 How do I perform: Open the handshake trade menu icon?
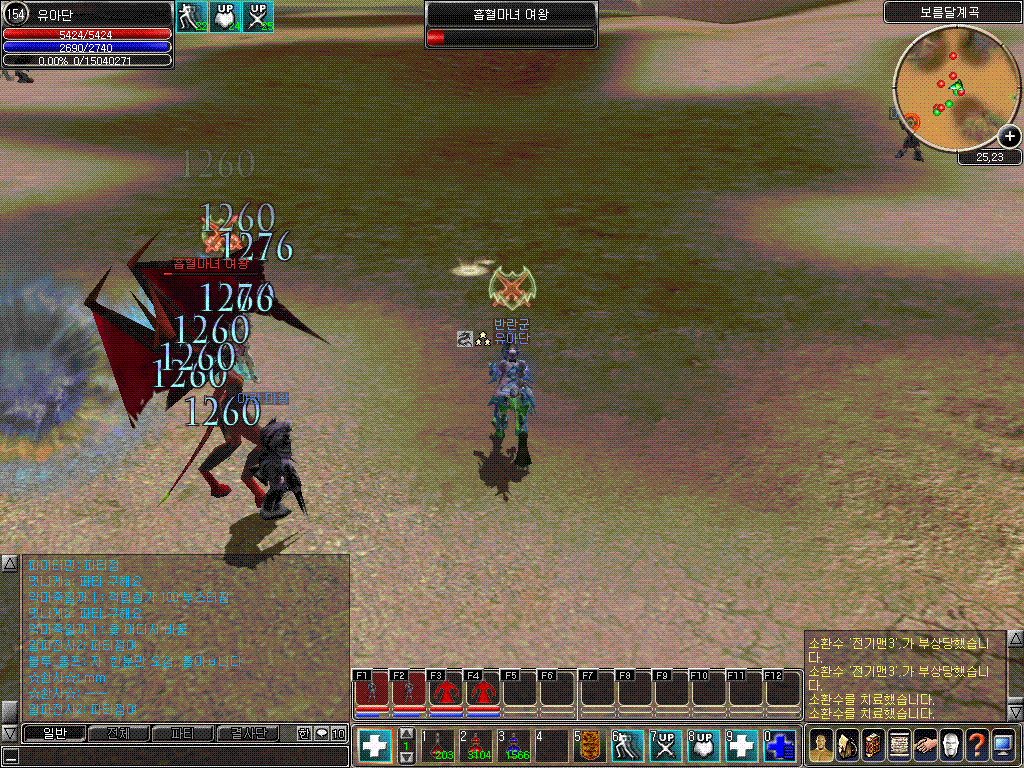point(924,746)
